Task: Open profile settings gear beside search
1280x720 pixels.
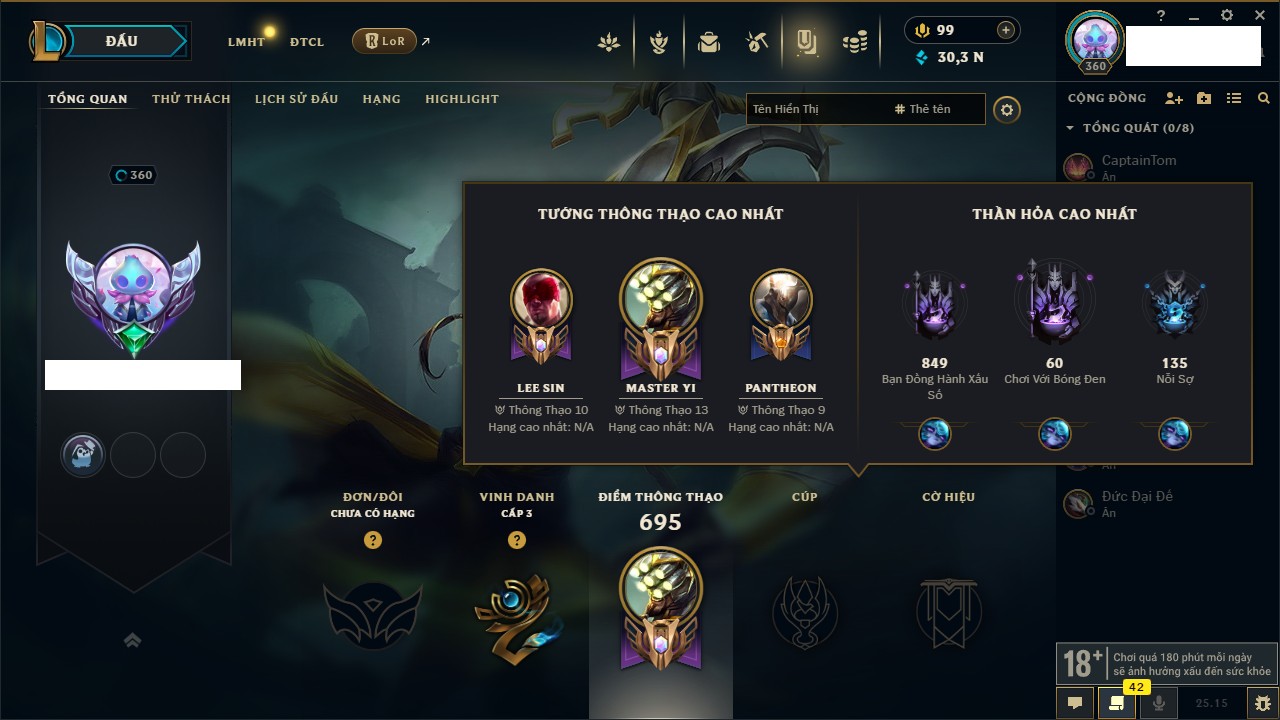Action: [x=1007, y=109]
